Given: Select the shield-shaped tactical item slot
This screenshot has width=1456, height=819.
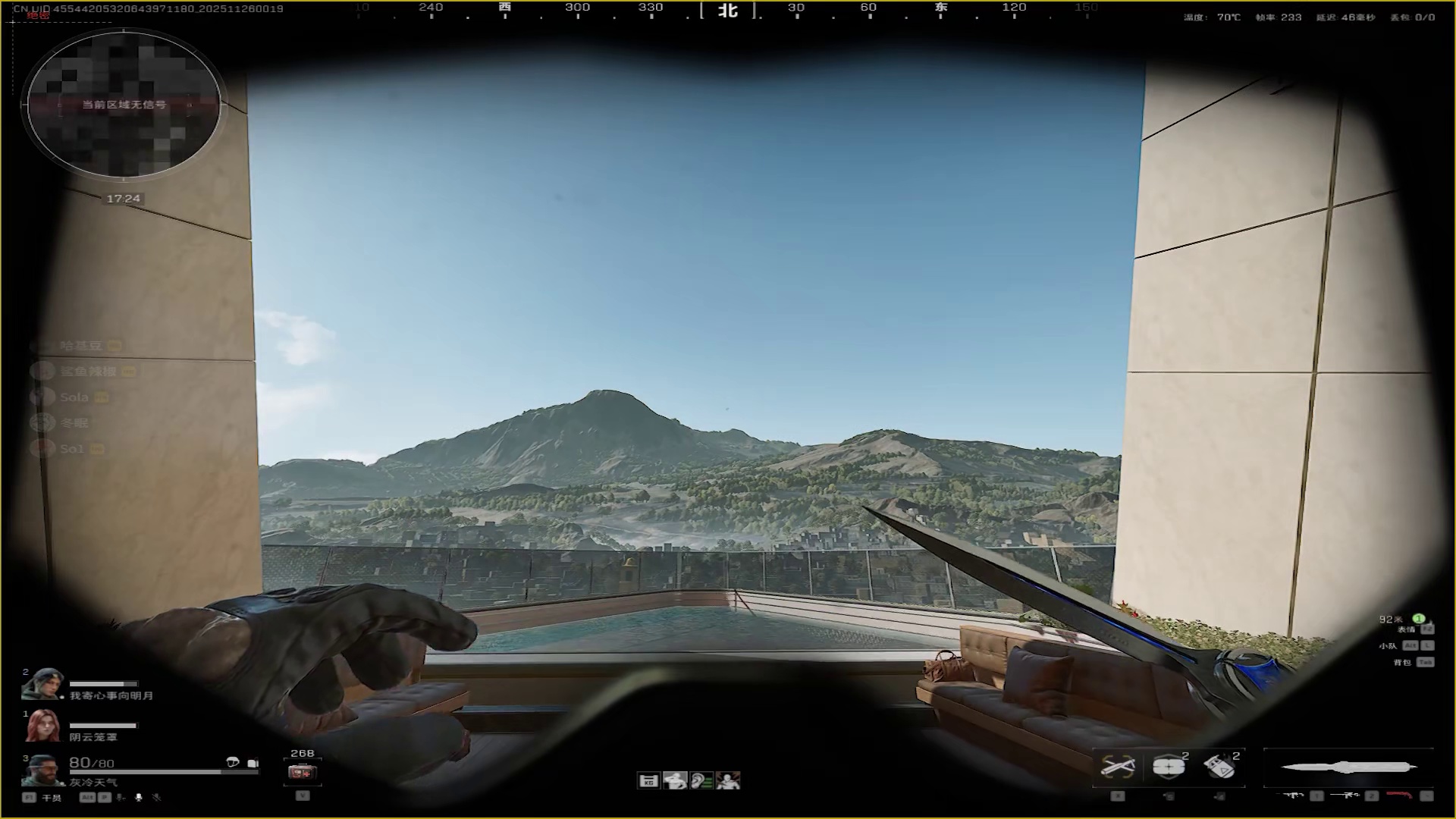Looking at the screenshot, I should [x=1169, y=767].
